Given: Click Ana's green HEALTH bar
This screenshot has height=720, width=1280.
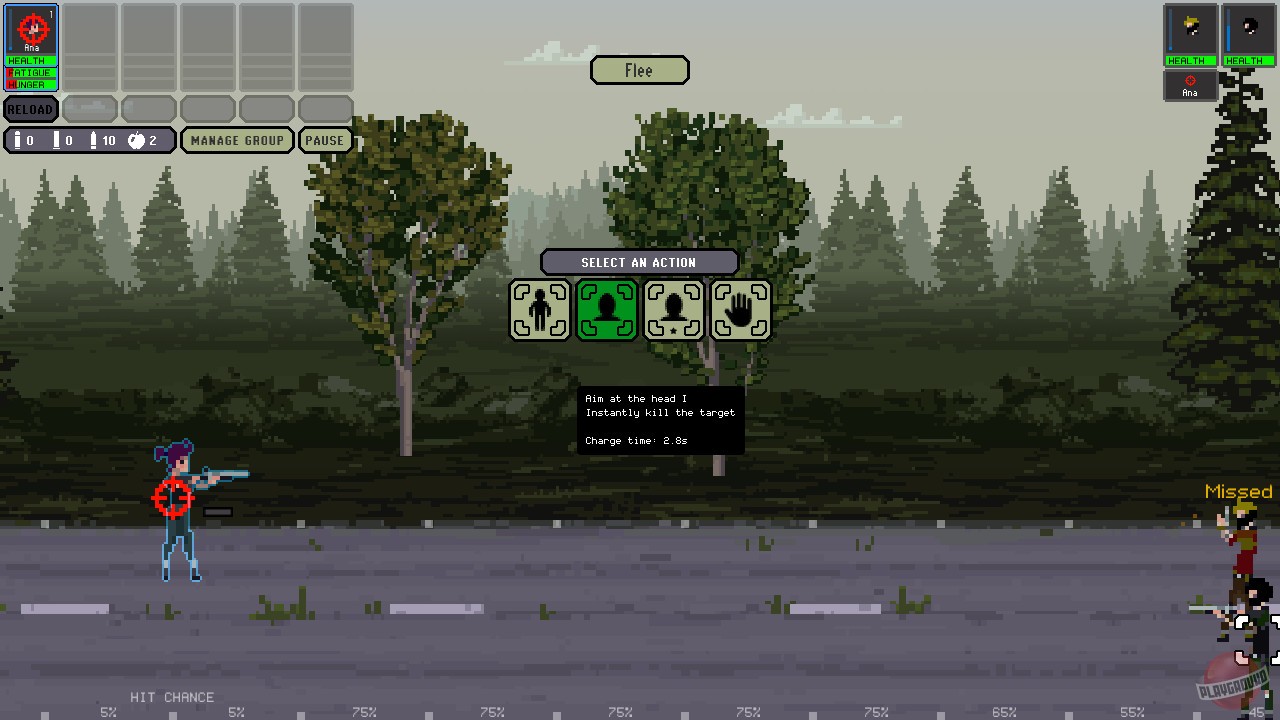Looking at the screenshot, I should coord(30,61).
